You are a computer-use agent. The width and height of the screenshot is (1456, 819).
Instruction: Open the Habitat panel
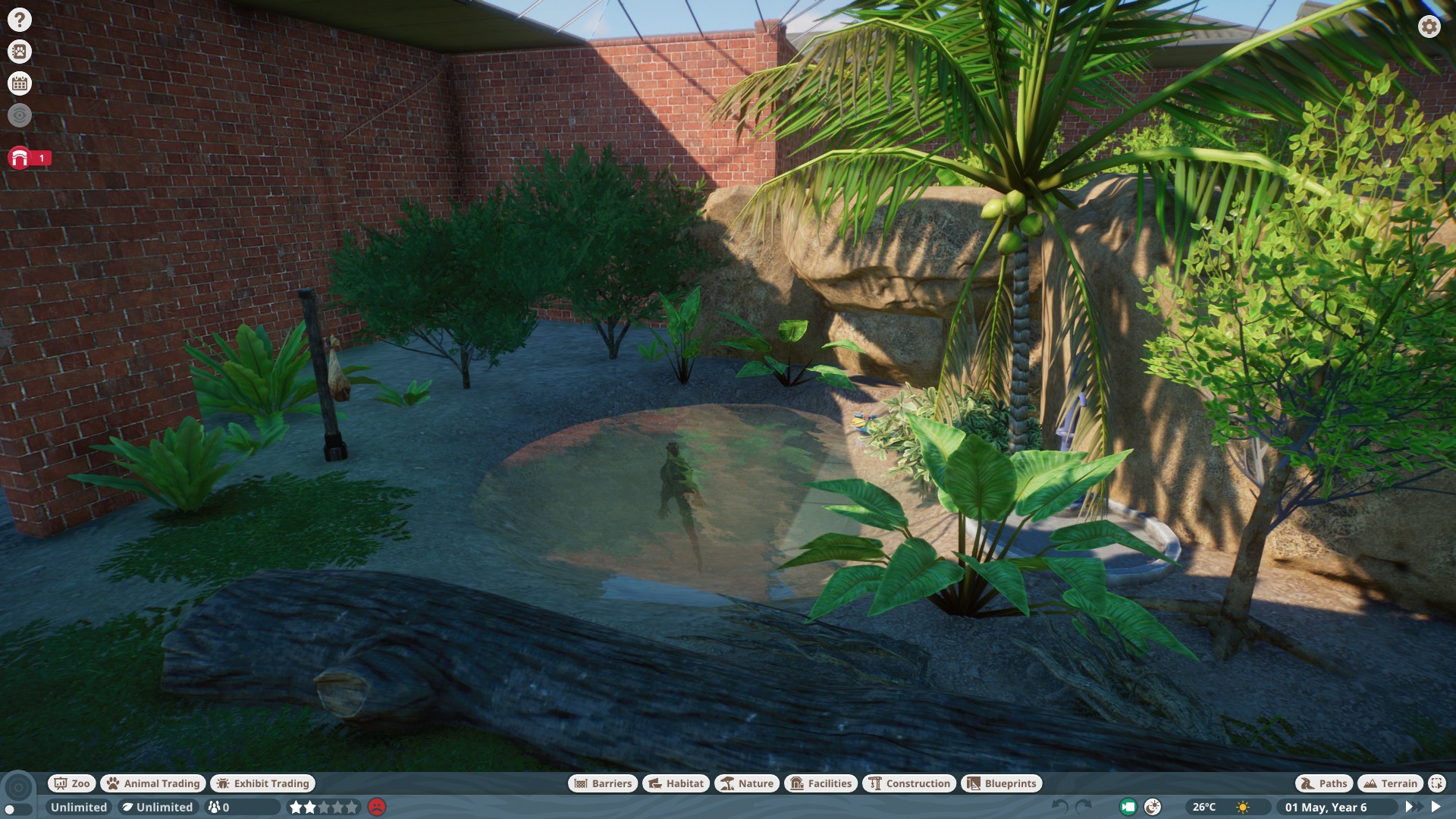[x=676, y=783]
